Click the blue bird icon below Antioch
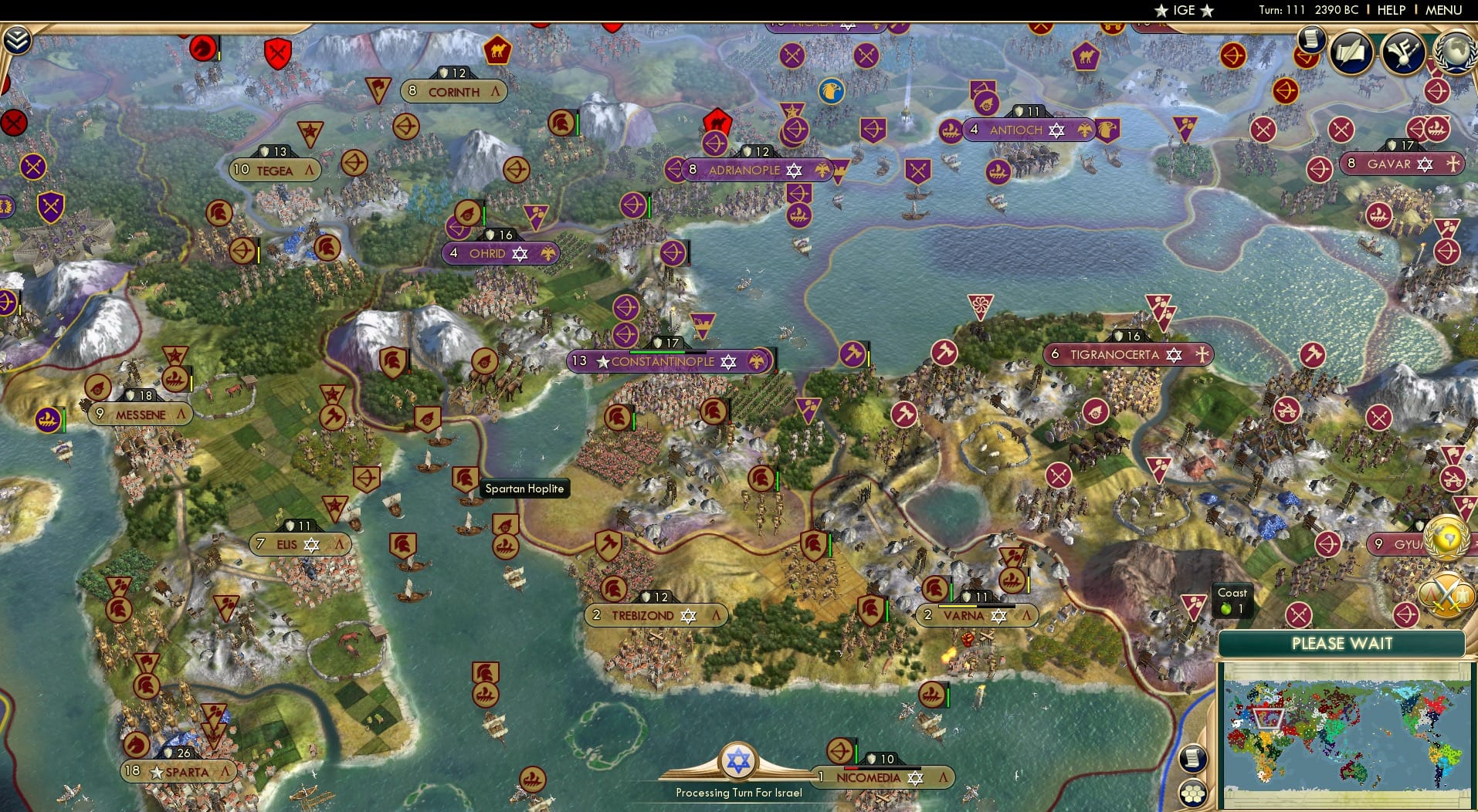Screen dimensions: 1478x812 coord(830,90)
